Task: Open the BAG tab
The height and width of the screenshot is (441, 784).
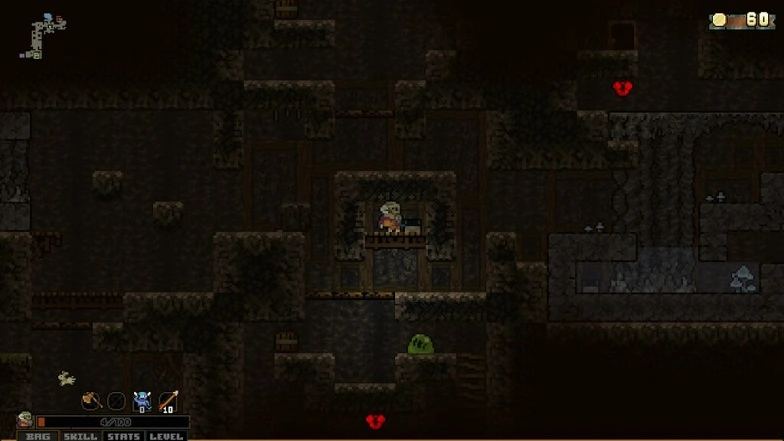Action: (38, 436)
